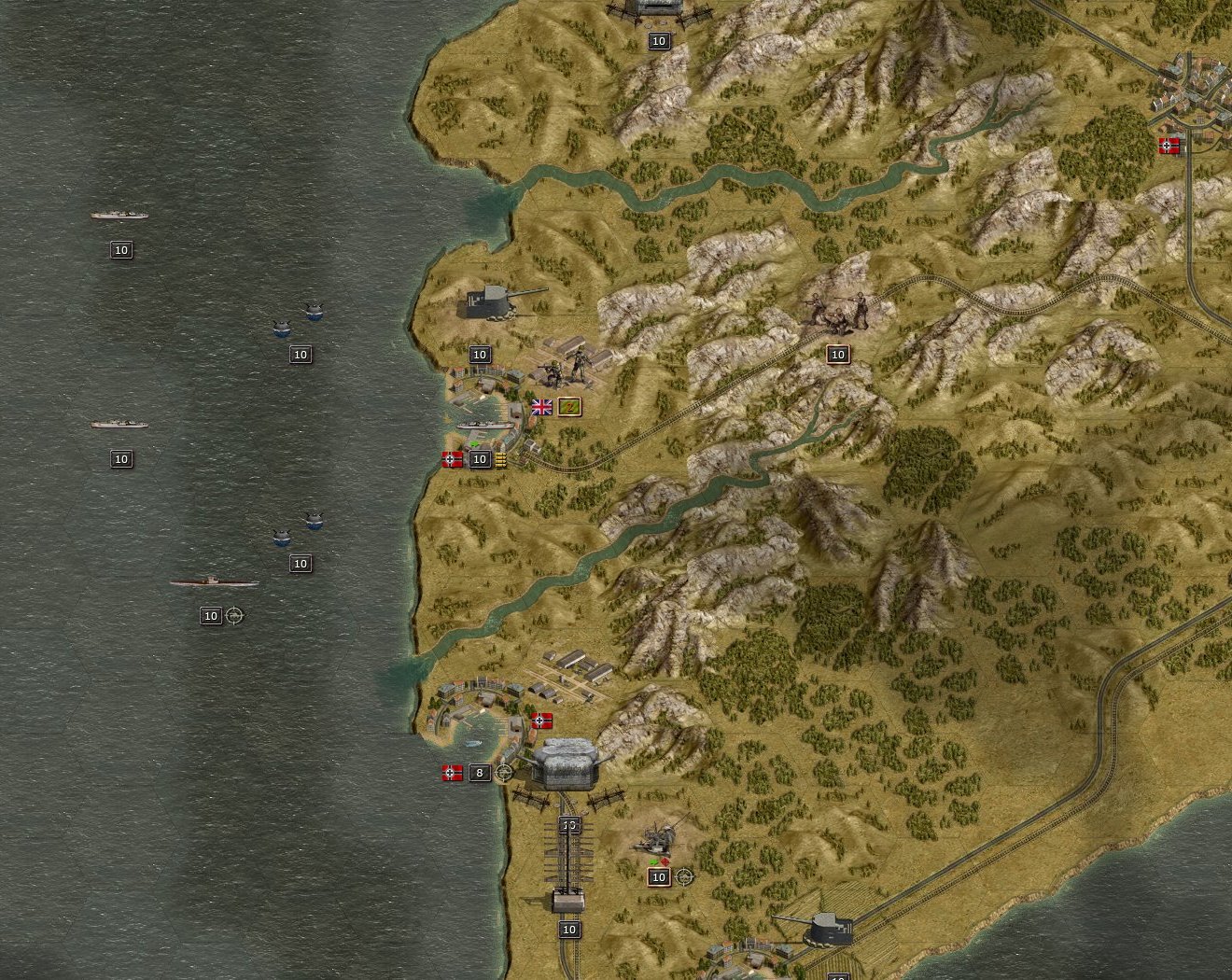Select the upper pair of fighter aircraft
Screen dimensions: 1232x980
299,317
